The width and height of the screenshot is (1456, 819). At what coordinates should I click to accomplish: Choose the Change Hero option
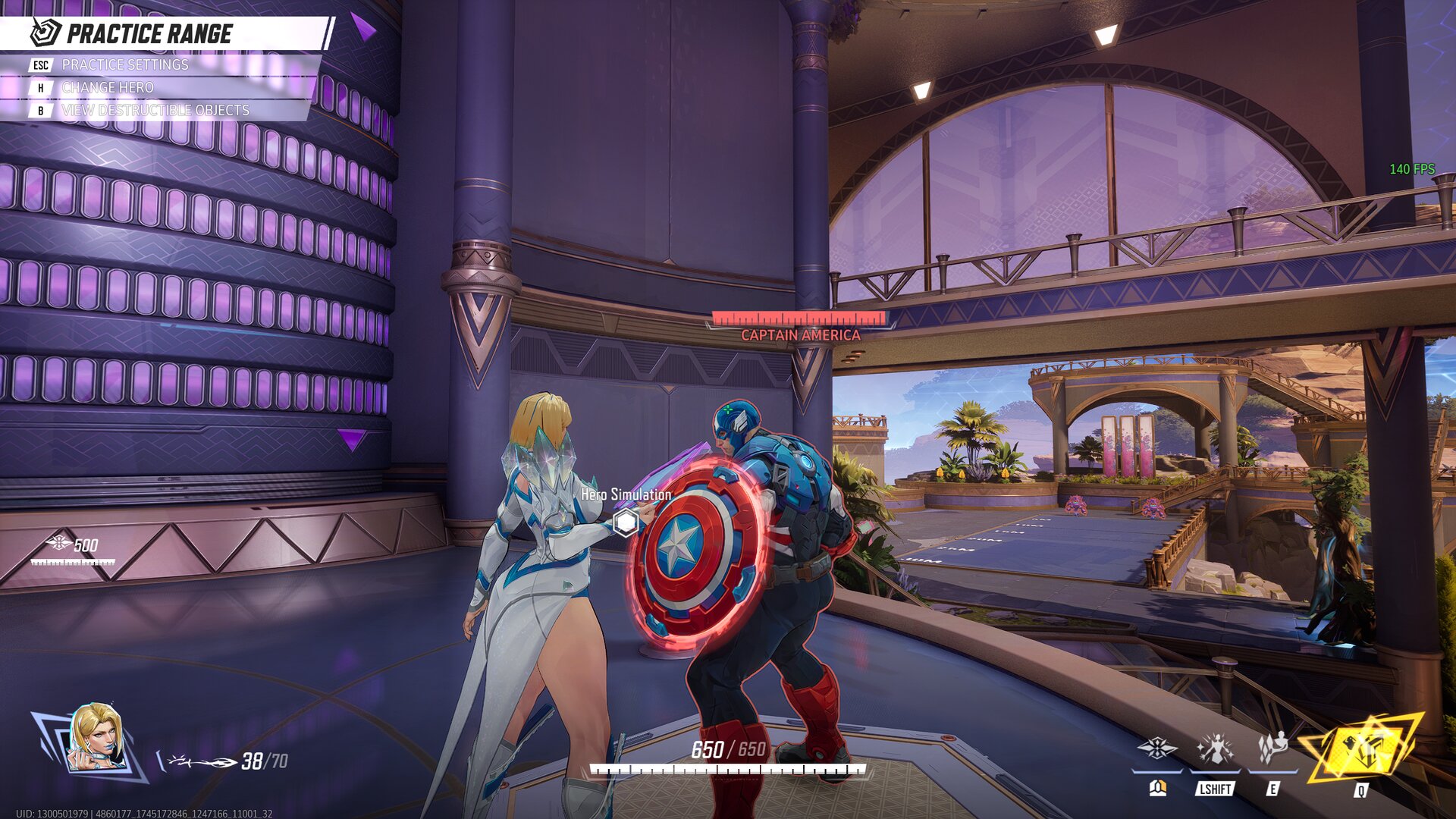pyautogui.click(x=107, y=88)
